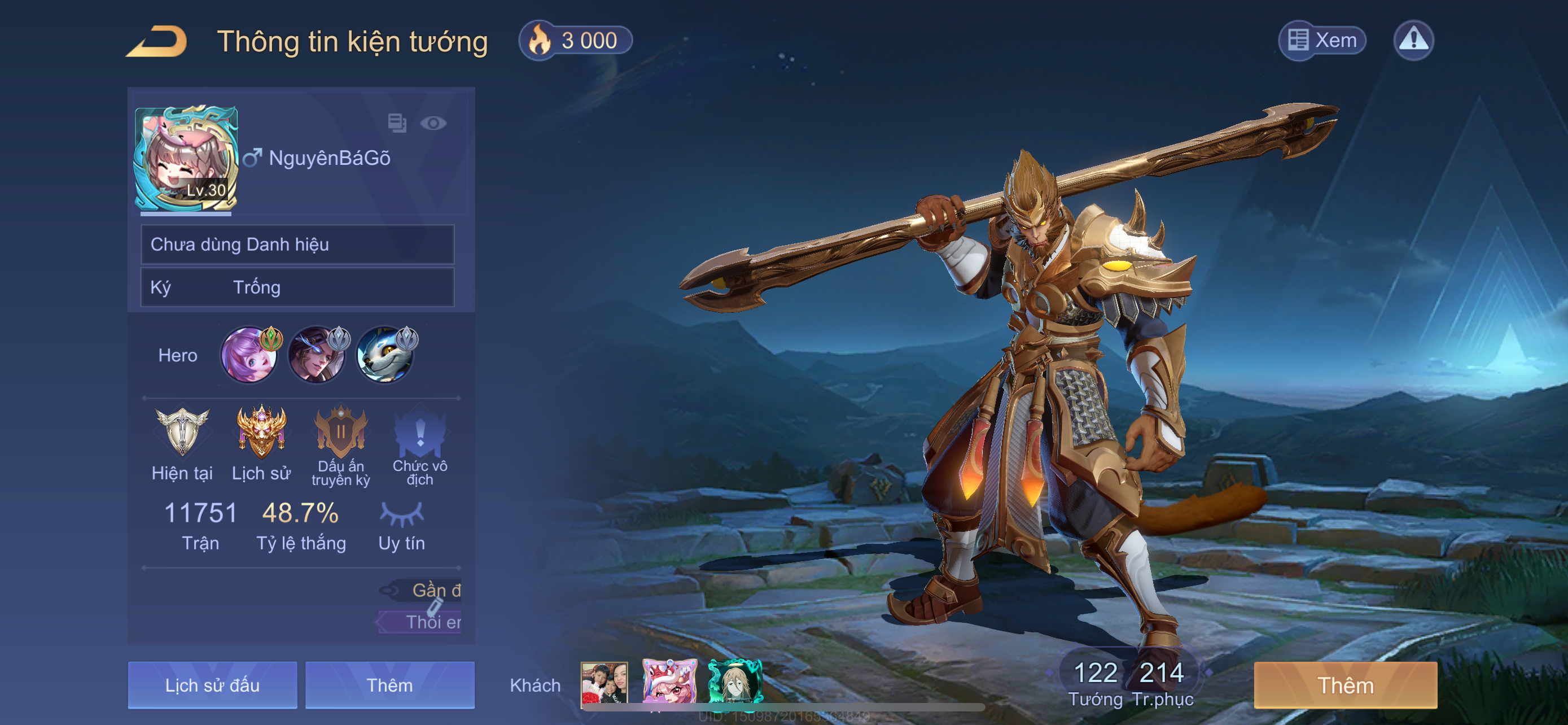Open the pink-haired visitor avatar
The width and height of the screenshot is (1568, 725).
coord(669,683)
